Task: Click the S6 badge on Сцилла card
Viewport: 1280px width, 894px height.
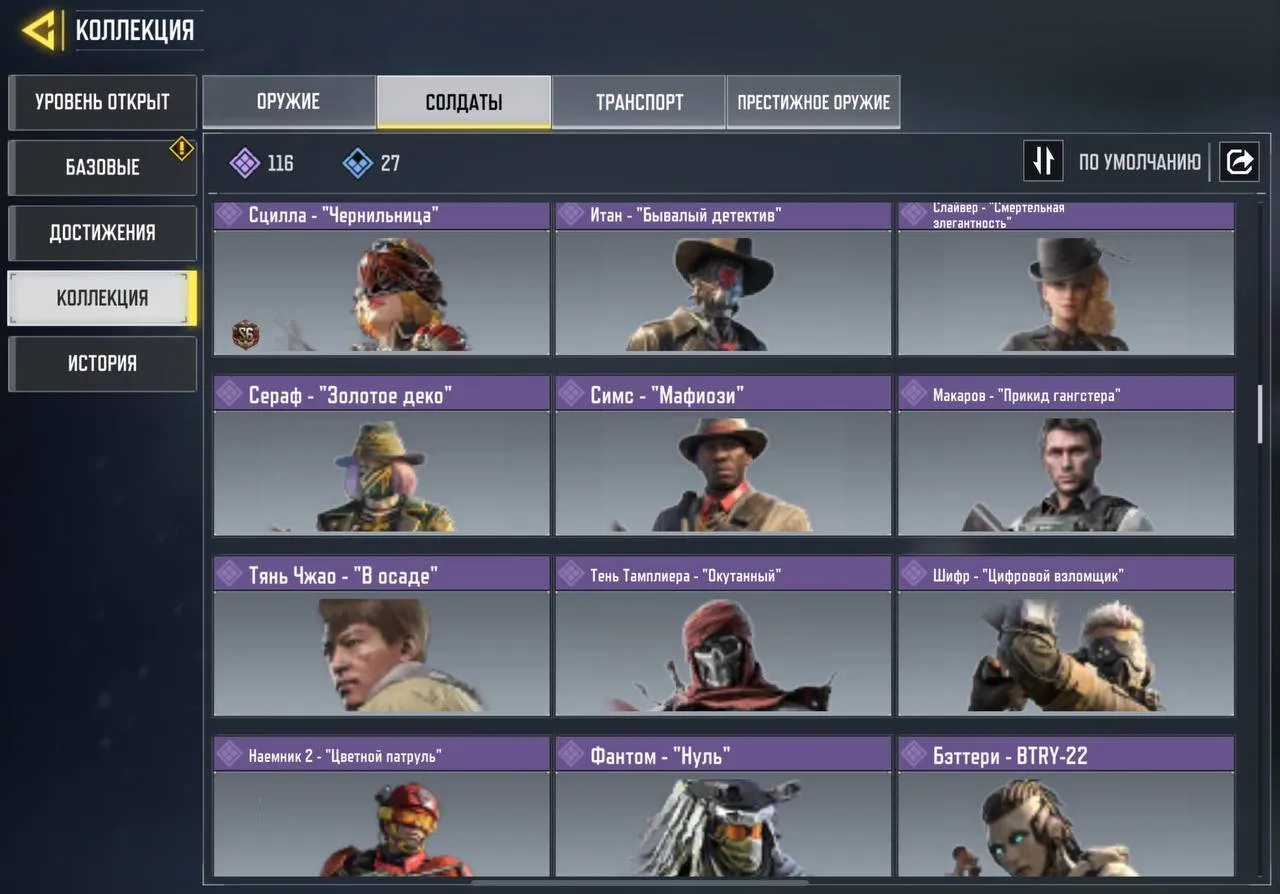Action: pyautogui.click(x=245, y=333)
